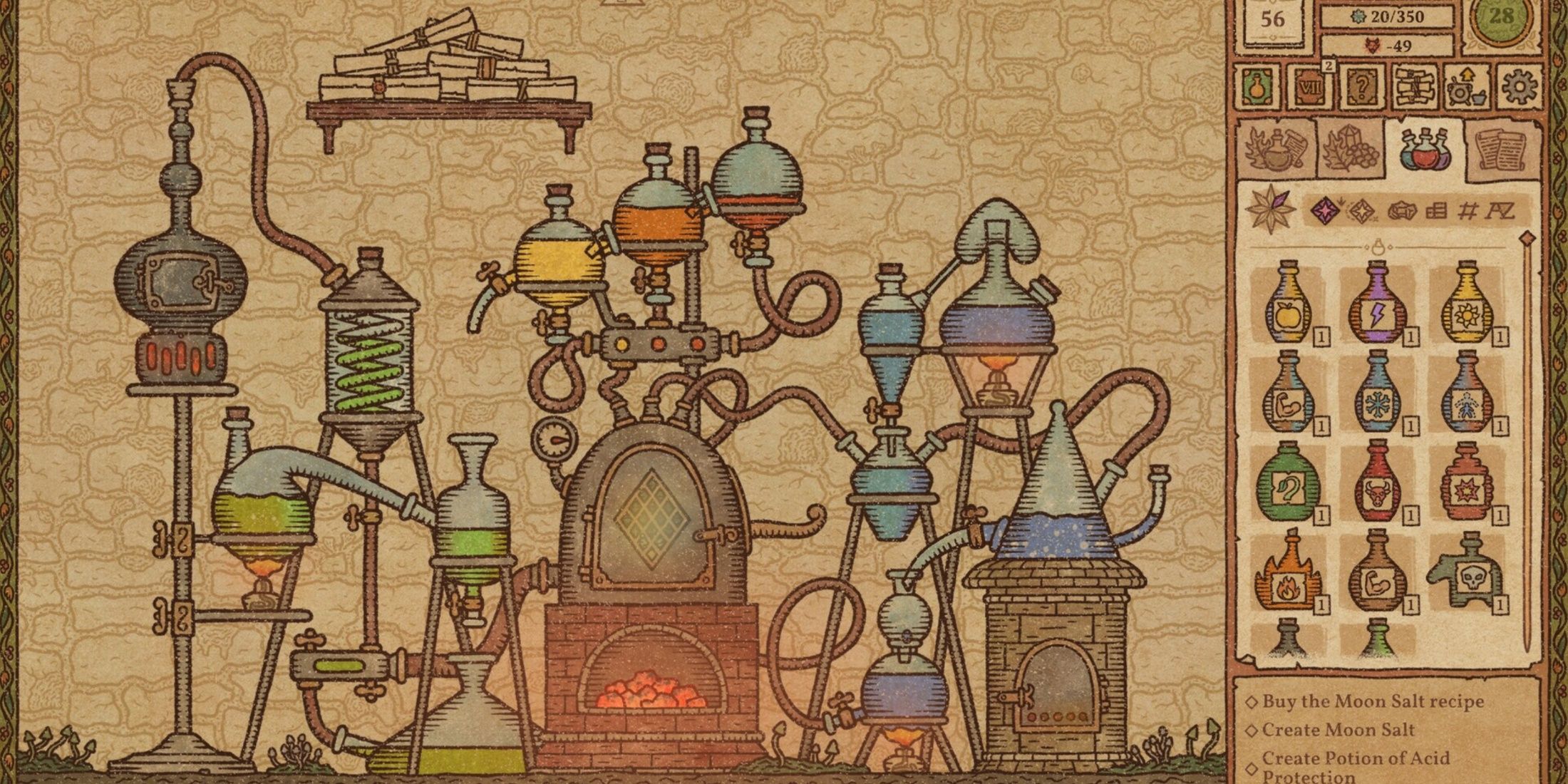Open the chapter VII goals panel
The image size is (1568, 784).
pyautogui.click(x=1310, y=88)
